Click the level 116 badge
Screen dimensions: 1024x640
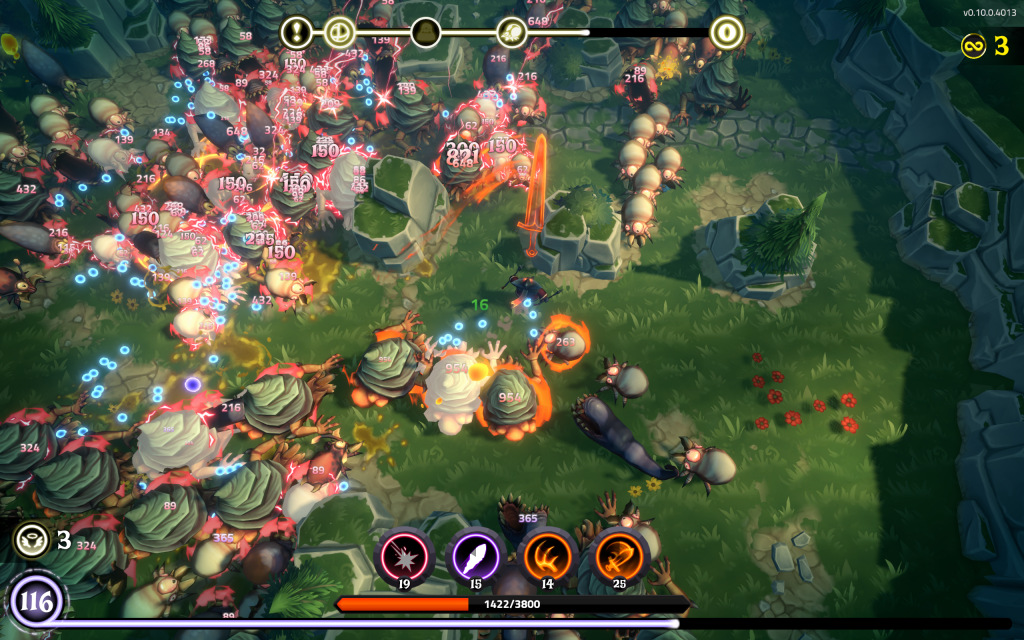[35, 603]
